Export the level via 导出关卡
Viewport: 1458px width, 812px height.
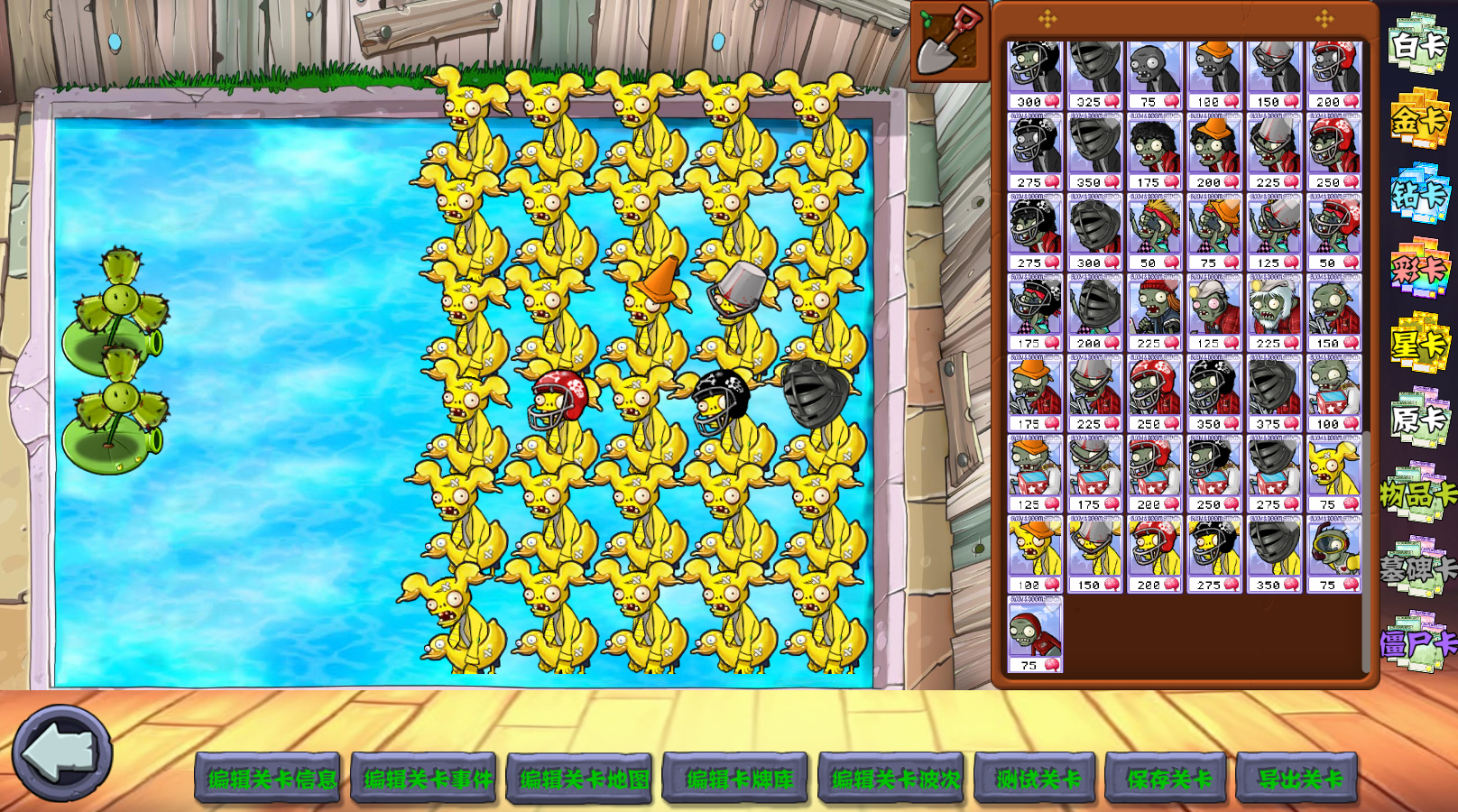[1297, 778]
